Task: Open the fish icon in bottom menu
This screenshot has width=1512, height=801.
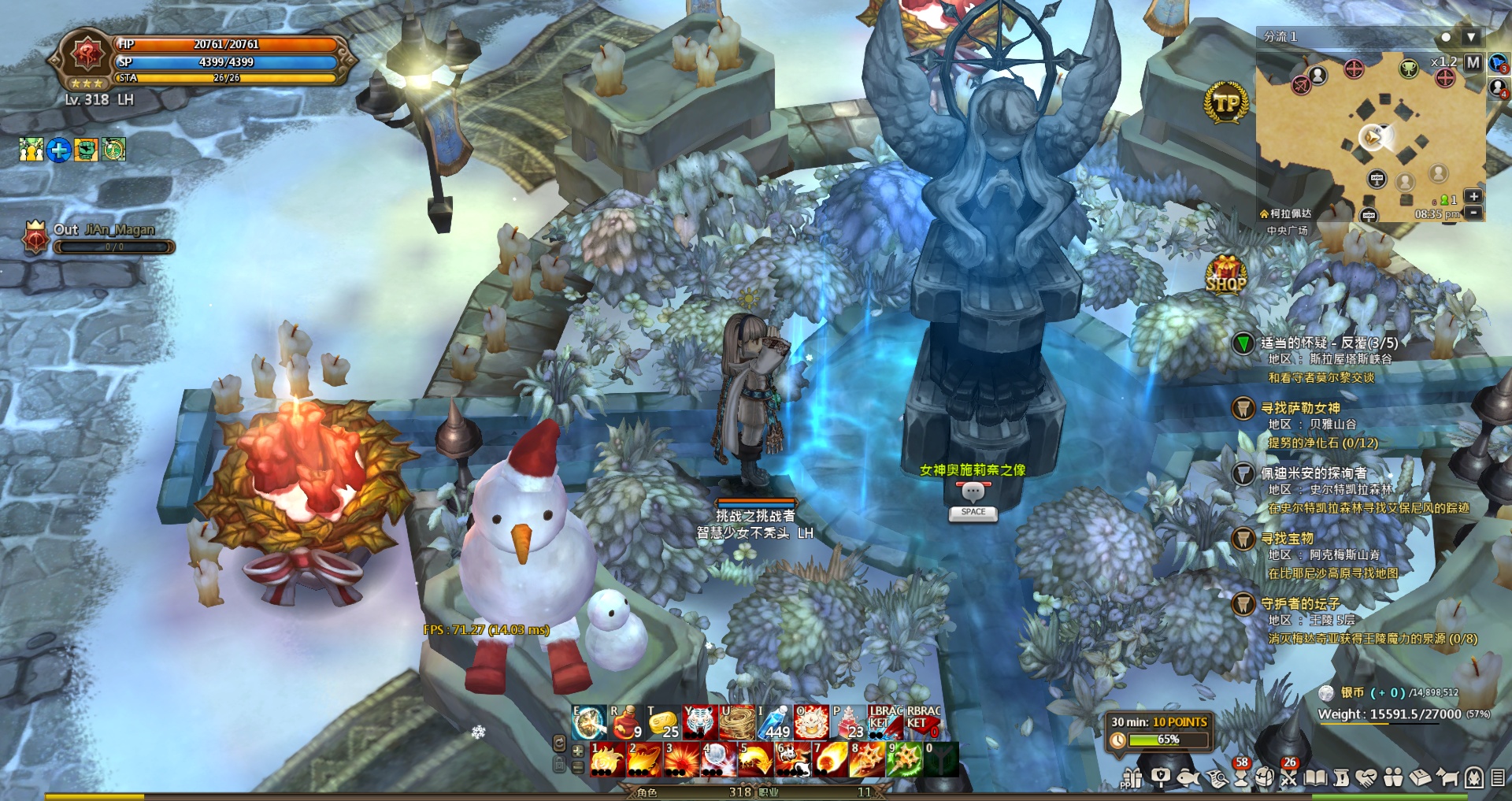Action: click(1187, 778)
